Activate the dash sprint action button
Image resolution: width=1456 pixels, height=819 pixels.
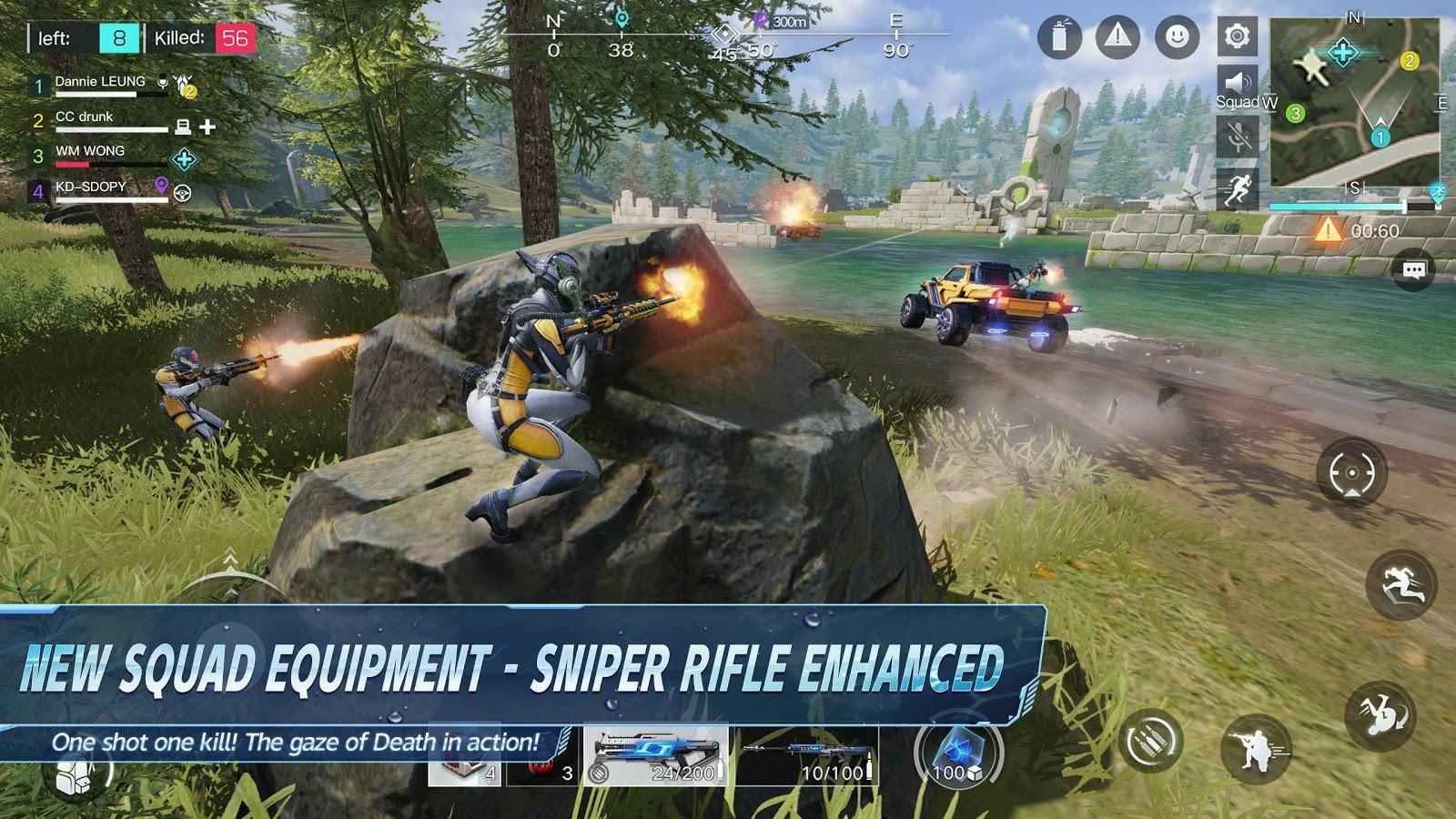(x=1401, y=585)
